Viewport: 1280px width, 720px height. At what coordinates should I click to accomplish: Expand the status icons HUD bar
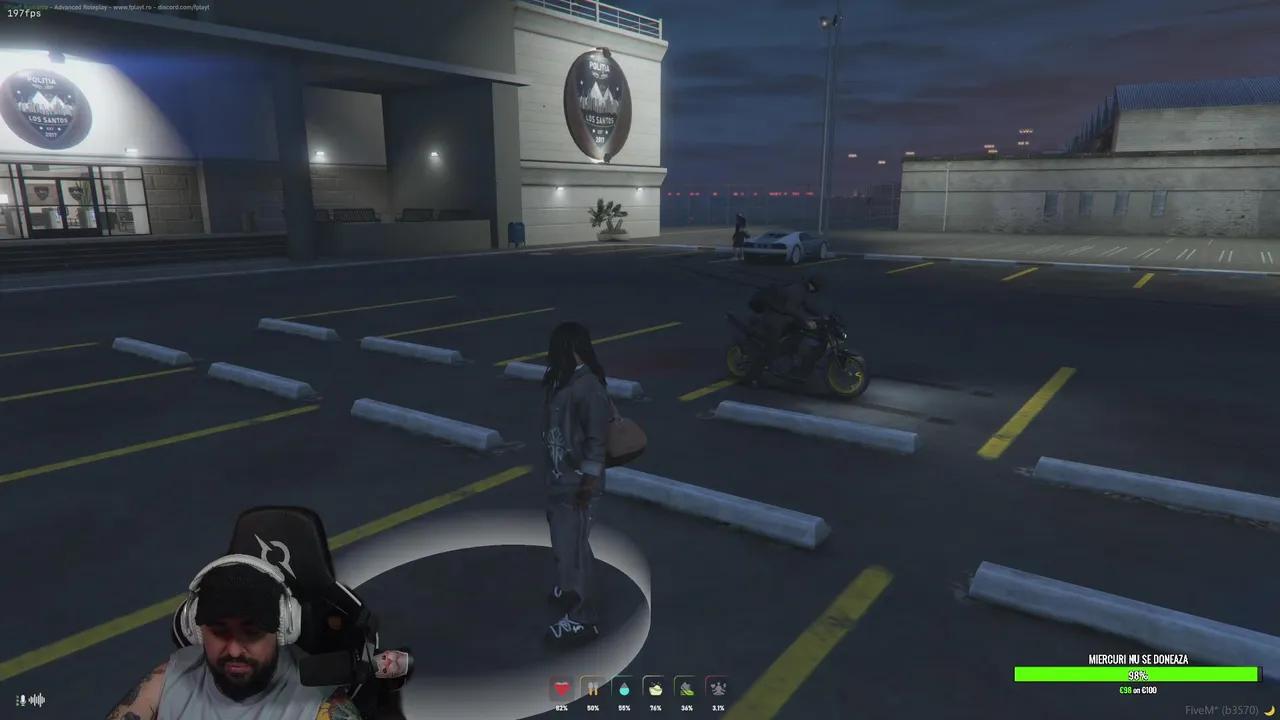[640, 695]
